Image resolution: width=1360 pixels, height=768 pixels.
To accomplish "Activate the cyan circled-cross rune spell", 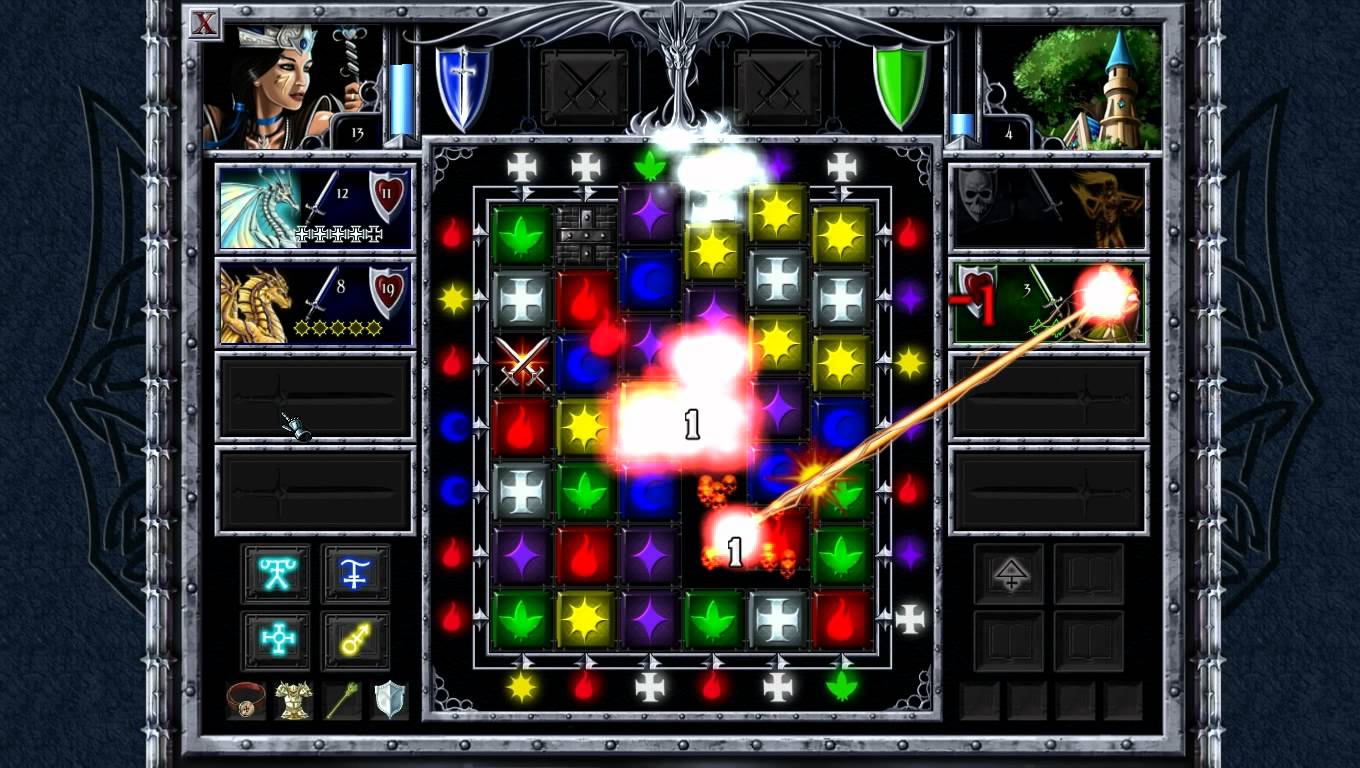I will [276, 640].
